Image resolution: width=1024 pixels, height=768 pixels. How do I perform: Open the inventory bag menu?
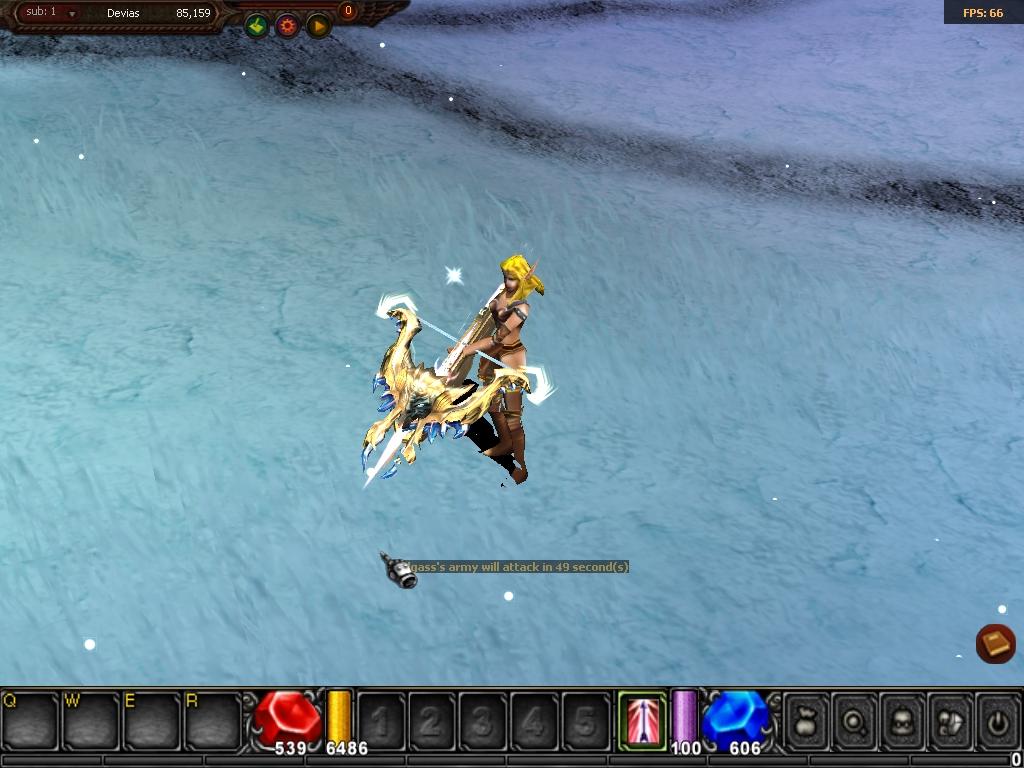click(807, 719)
